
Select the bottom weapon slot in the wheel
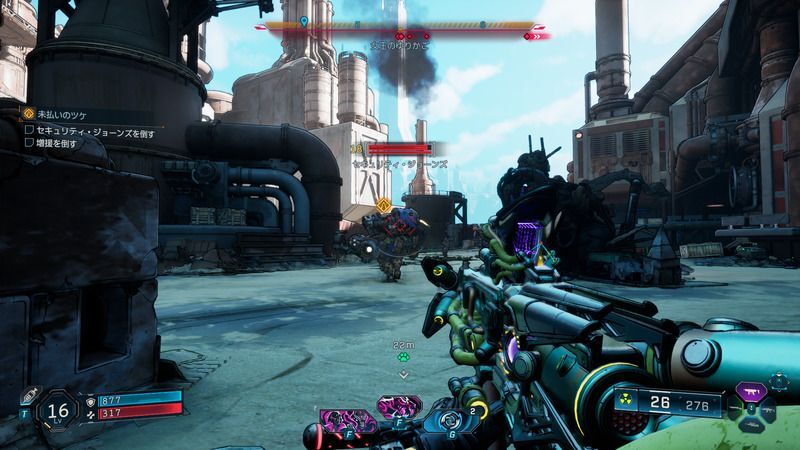pos(752,424)
